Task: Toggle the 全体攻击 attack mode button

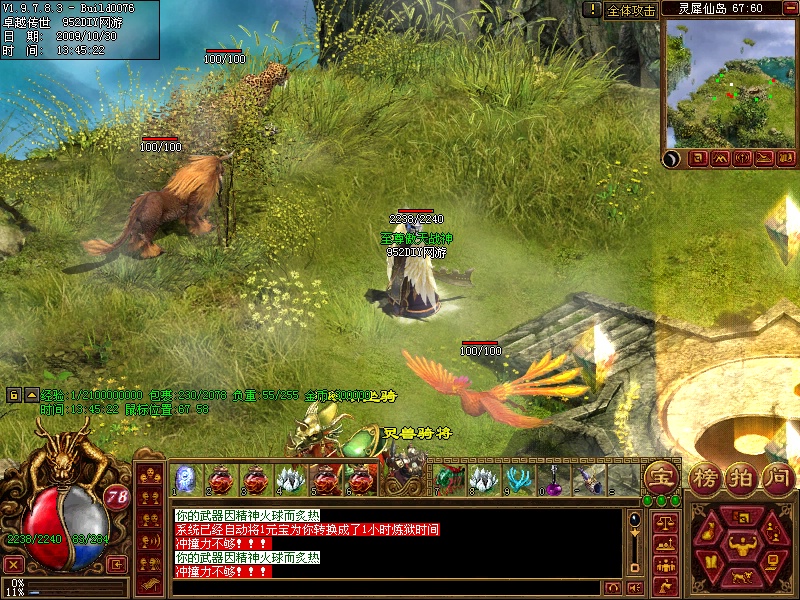Action: click(x=631, y=10)
